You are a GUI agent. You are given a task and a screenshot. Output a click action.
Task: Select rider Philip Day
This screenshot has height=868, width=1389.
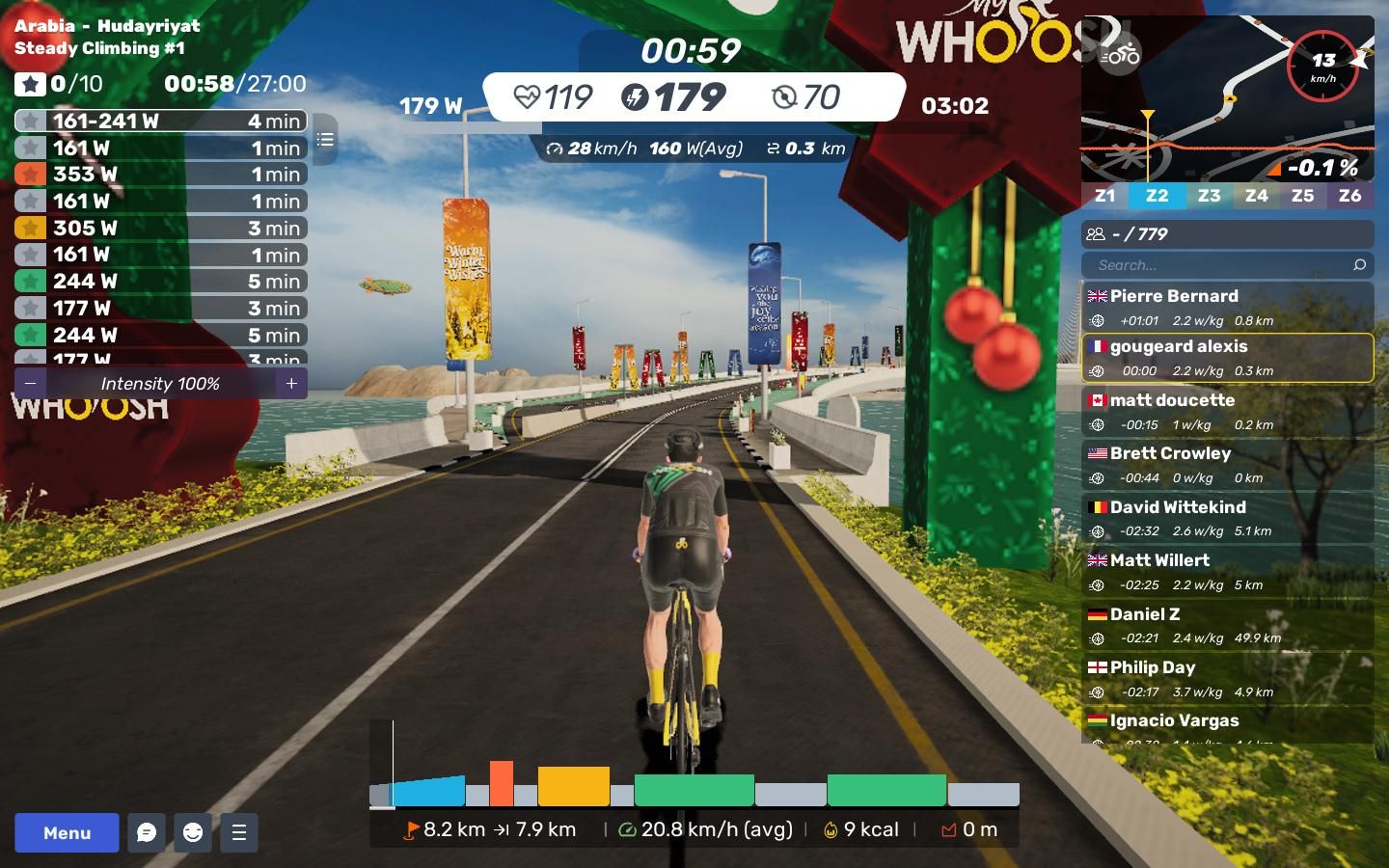1227,678
